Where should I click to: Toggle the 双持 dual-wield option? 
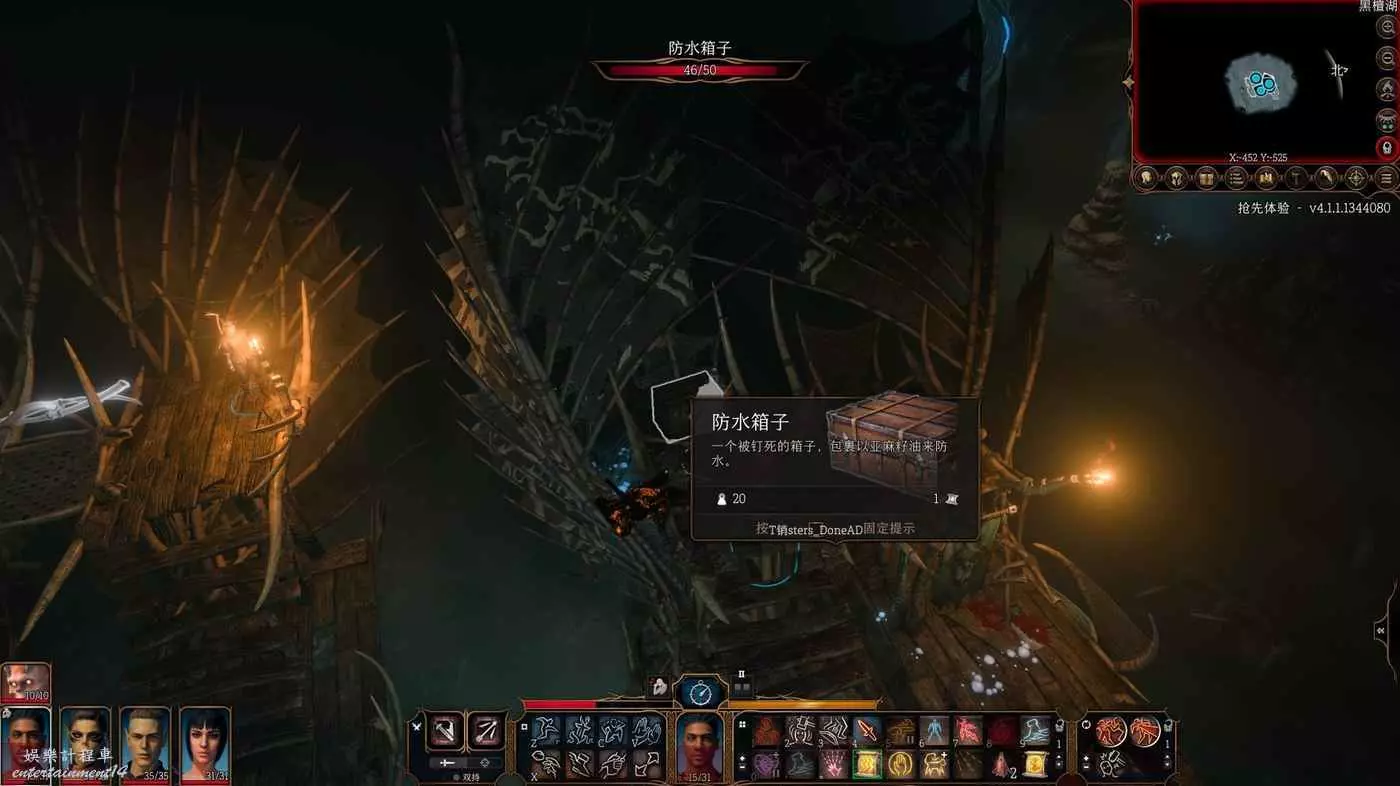pyautogui.click(x=466, y=776)
